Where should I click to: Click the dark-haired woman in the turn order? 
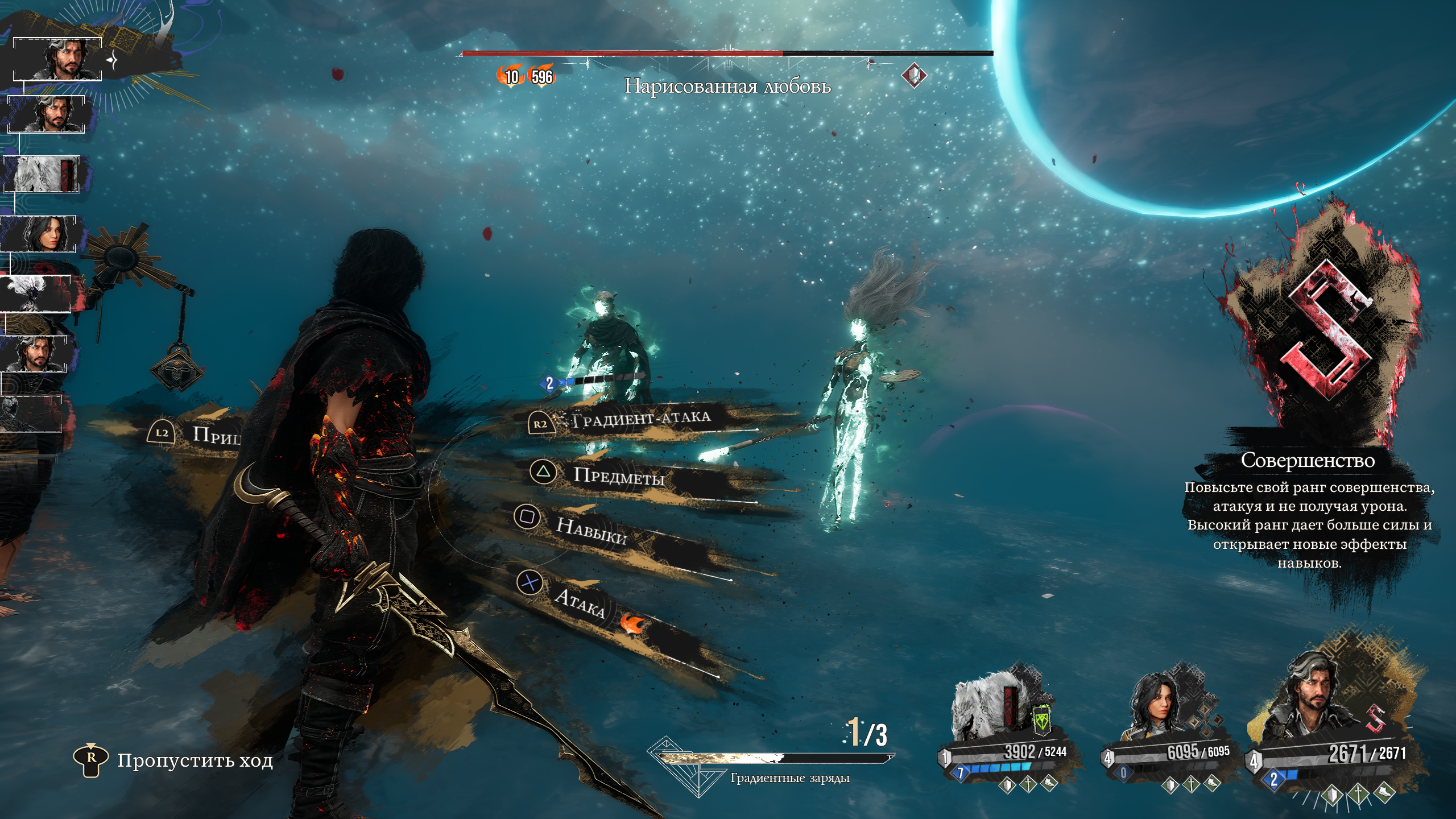(x=41, y=234)
